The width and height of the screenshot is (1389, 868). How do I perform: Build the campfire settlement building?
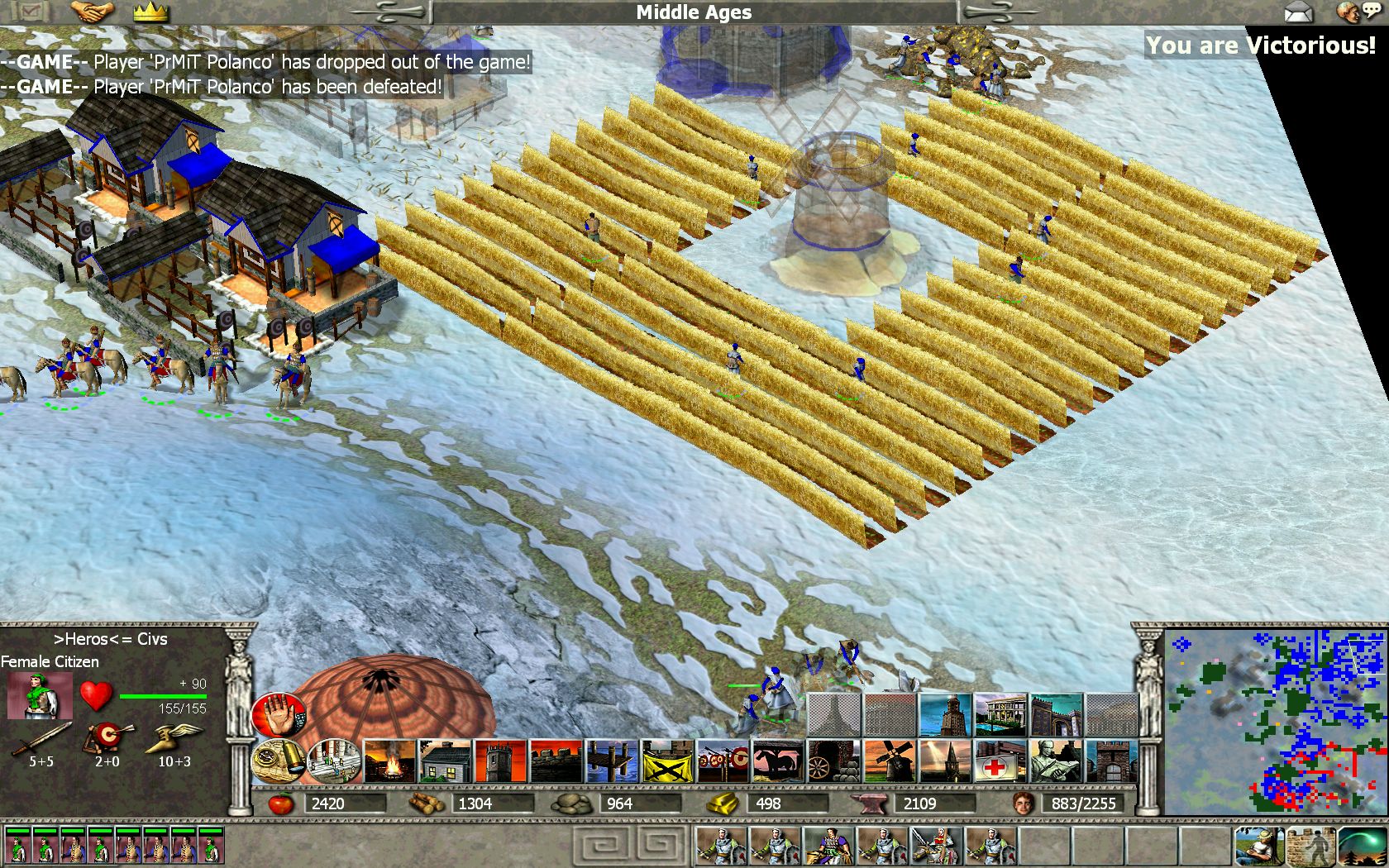pyautogui.click(x=389, y=761)
